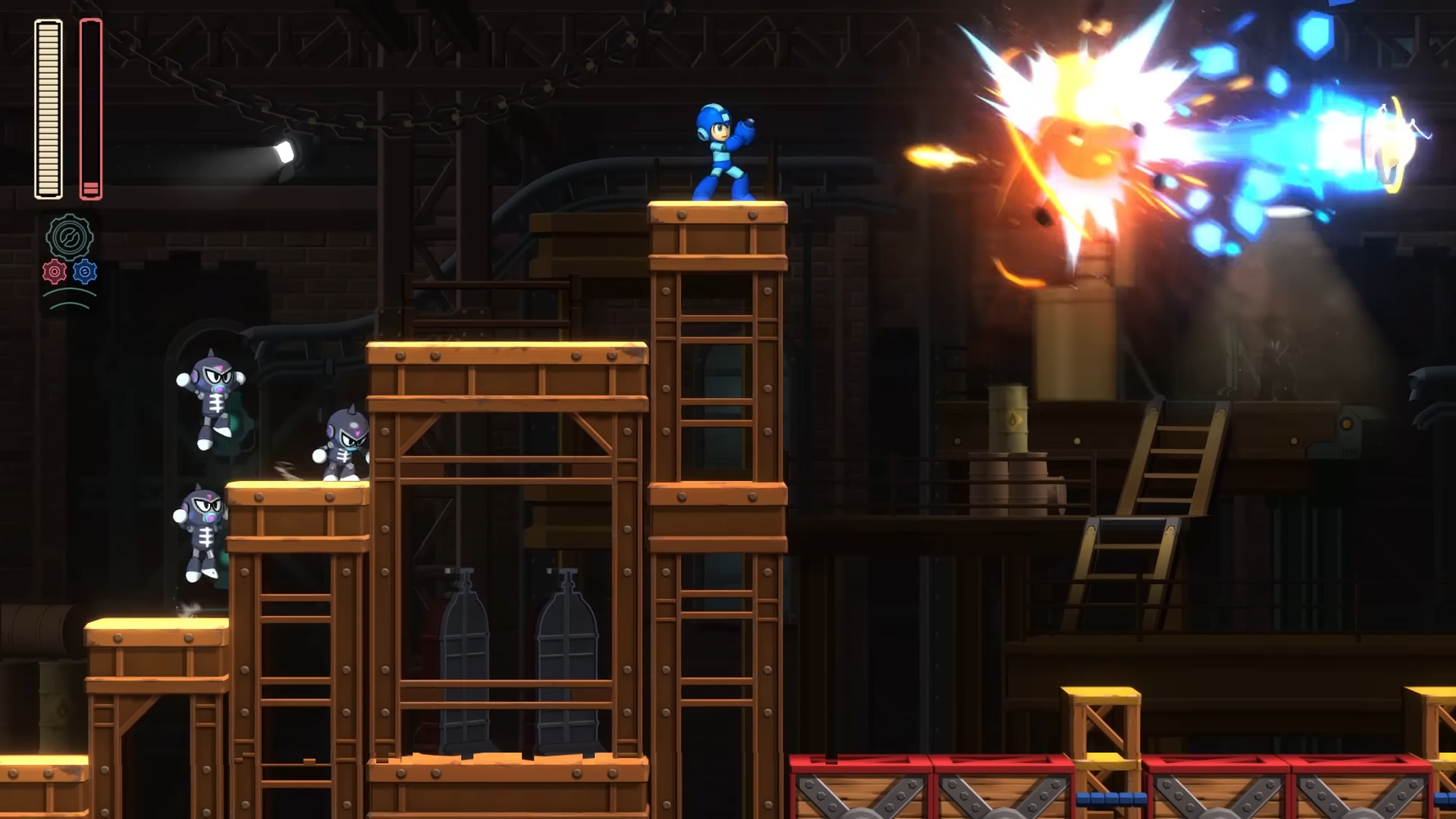Click the large Double Gear gauge icon
This screenshot has width=1456, height=819.
point(69,237)
